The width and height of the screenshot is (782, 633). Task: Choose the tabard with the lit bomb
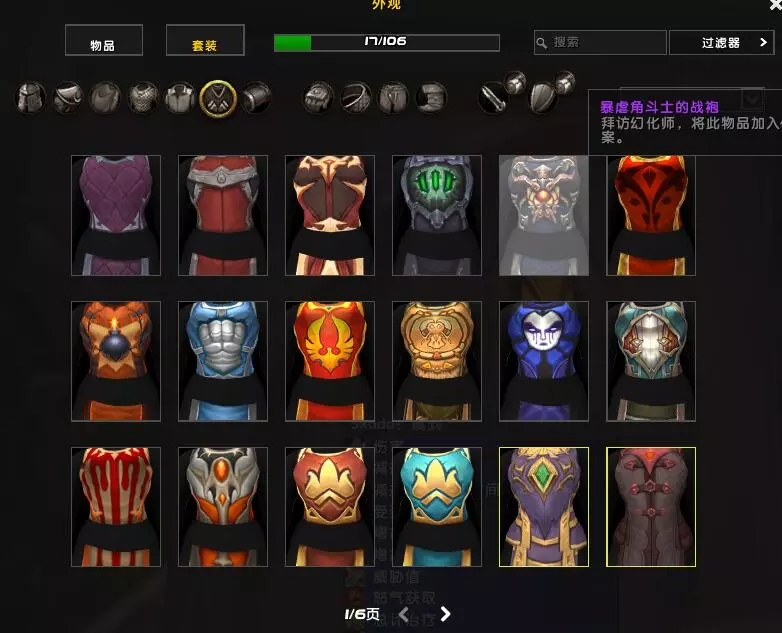point(116,361)
